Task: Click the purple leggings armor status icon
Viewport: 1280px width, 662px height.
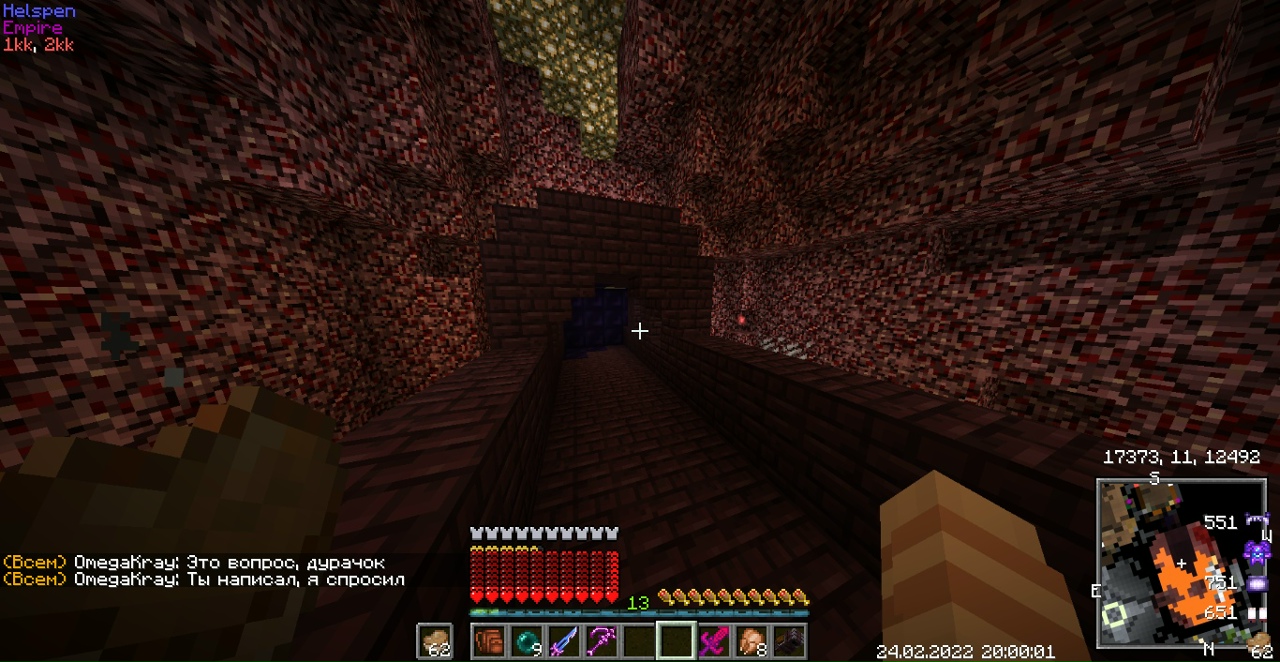Action: click(x=1256, y=583)
